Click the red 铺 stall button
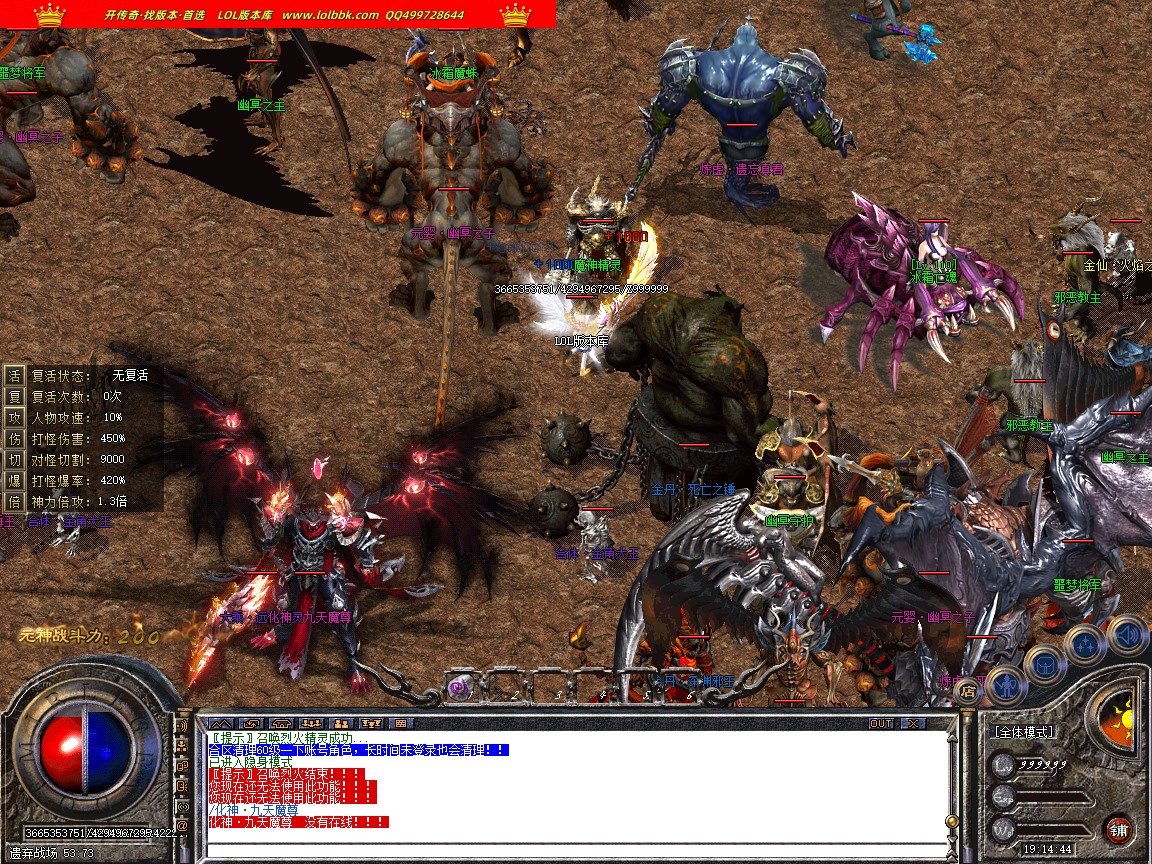The width and height of the screenshot is (1152, 864). (1118, 829)
